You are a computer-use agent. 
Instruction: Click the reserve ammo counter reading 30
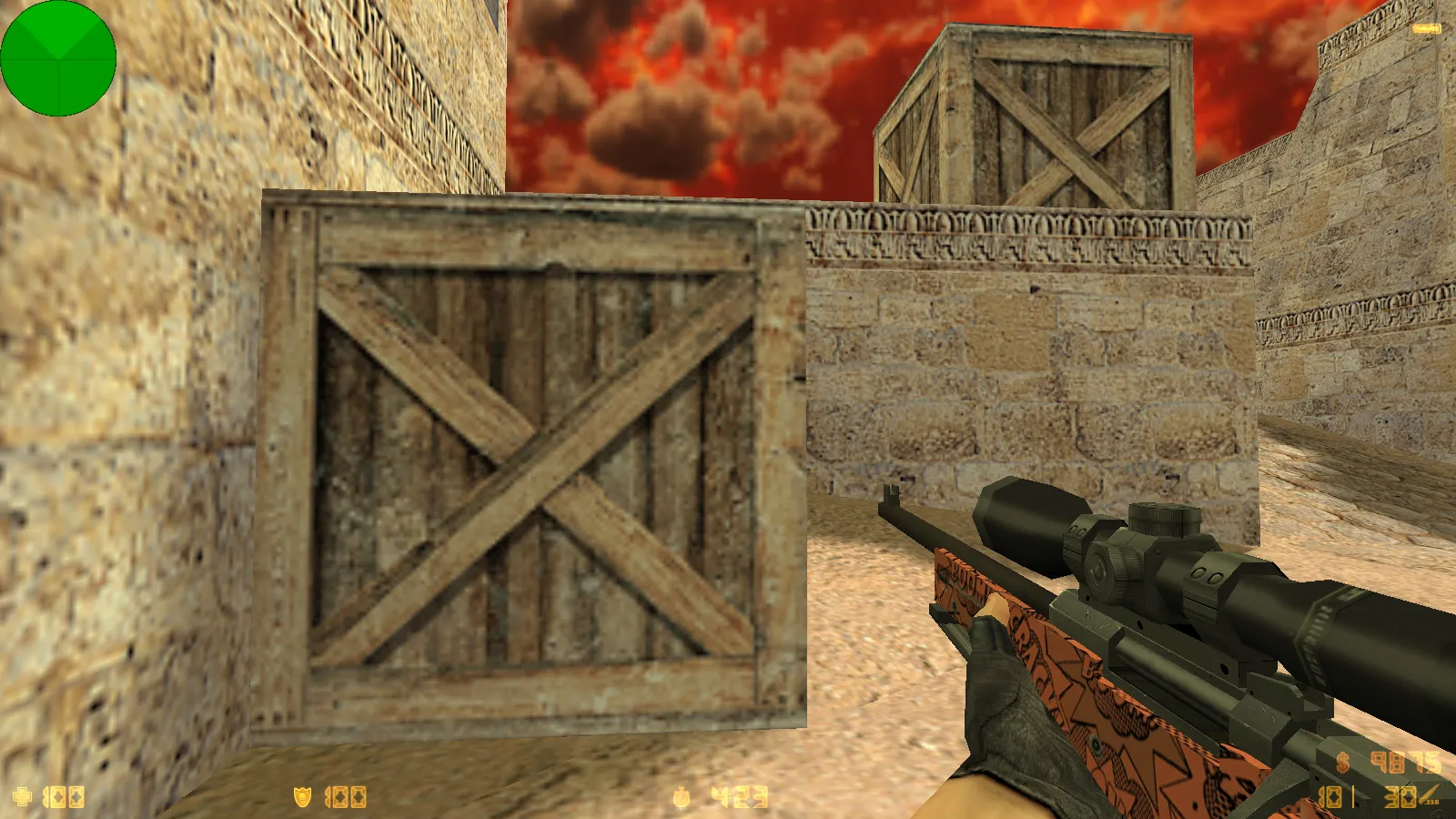[x=1398, y=797]
